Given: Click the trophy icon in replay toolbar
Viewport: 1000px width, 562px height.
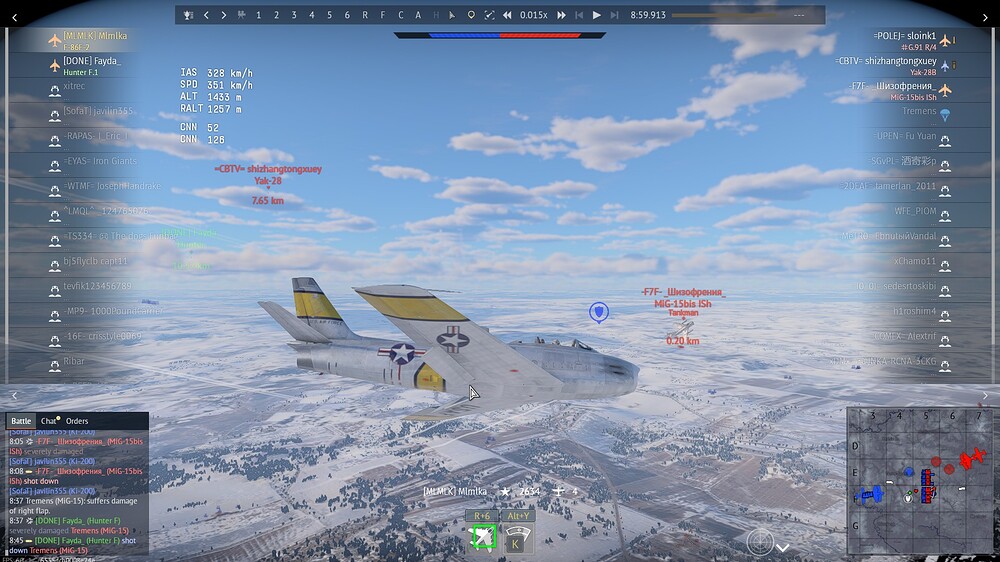Looking at the screenshot, I should (x=187, y=15).
